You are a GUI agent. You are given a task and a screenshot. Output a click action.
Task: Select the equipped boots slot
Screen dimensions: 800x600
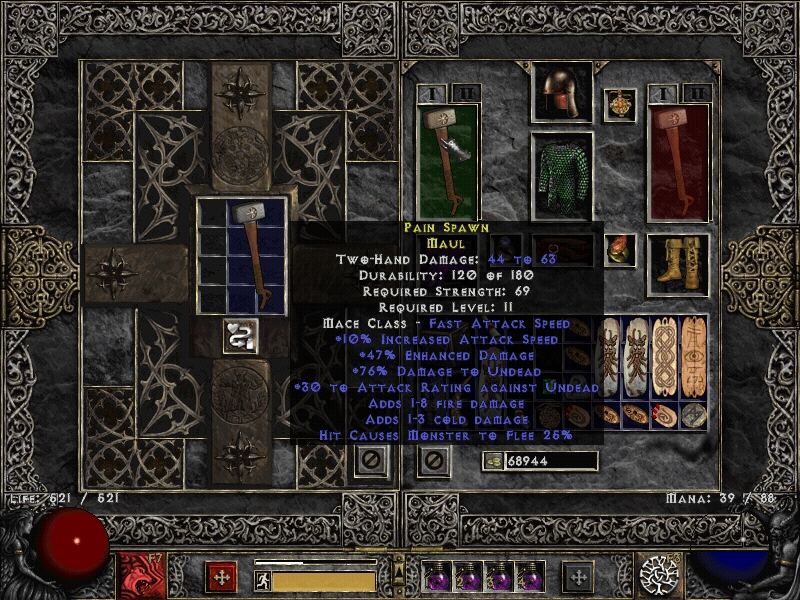(678, 262)
